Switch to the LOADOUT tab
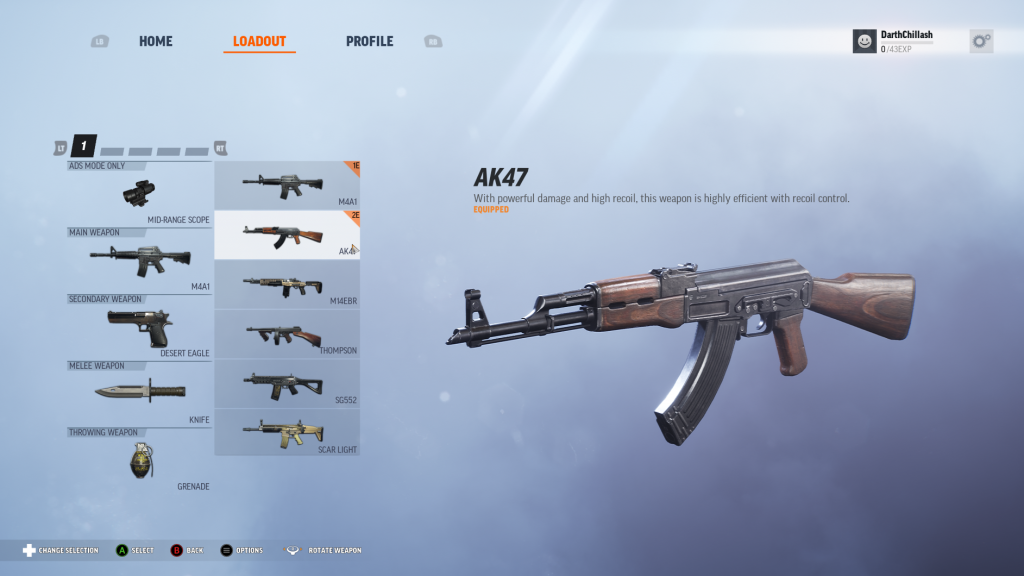Screen dimensions: 1024x576 (x=259, y=42)
